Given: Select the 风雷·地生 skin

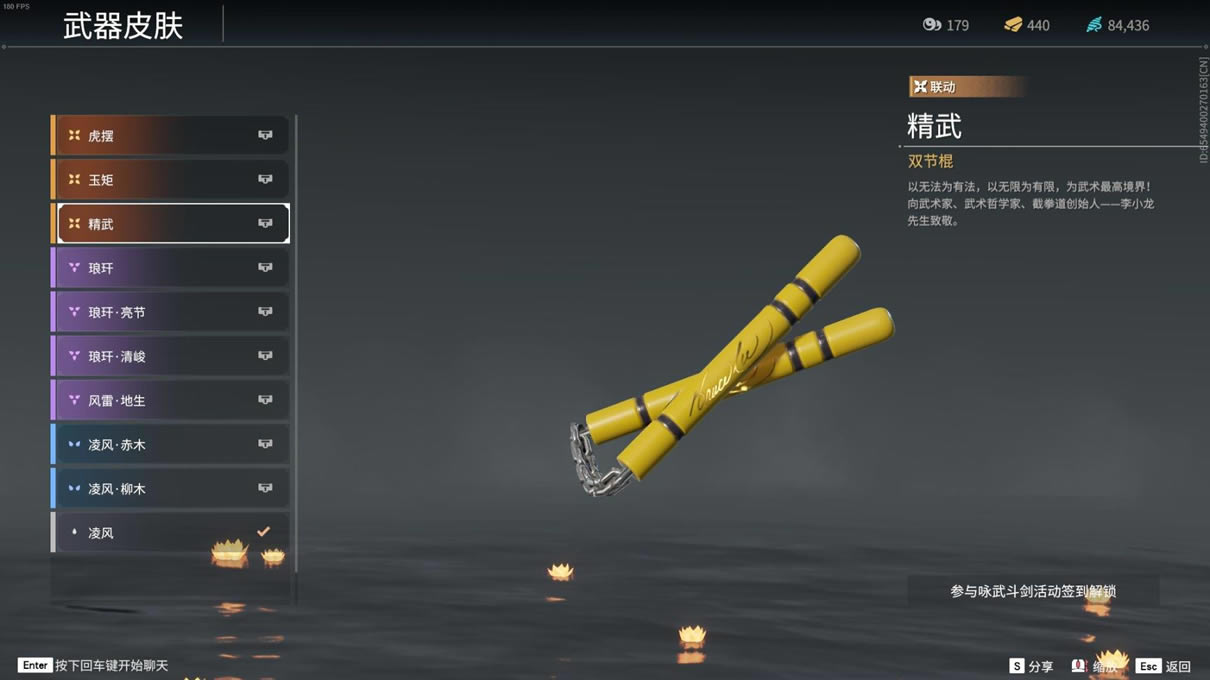Looking at the screenshot, I should [172, 400].
